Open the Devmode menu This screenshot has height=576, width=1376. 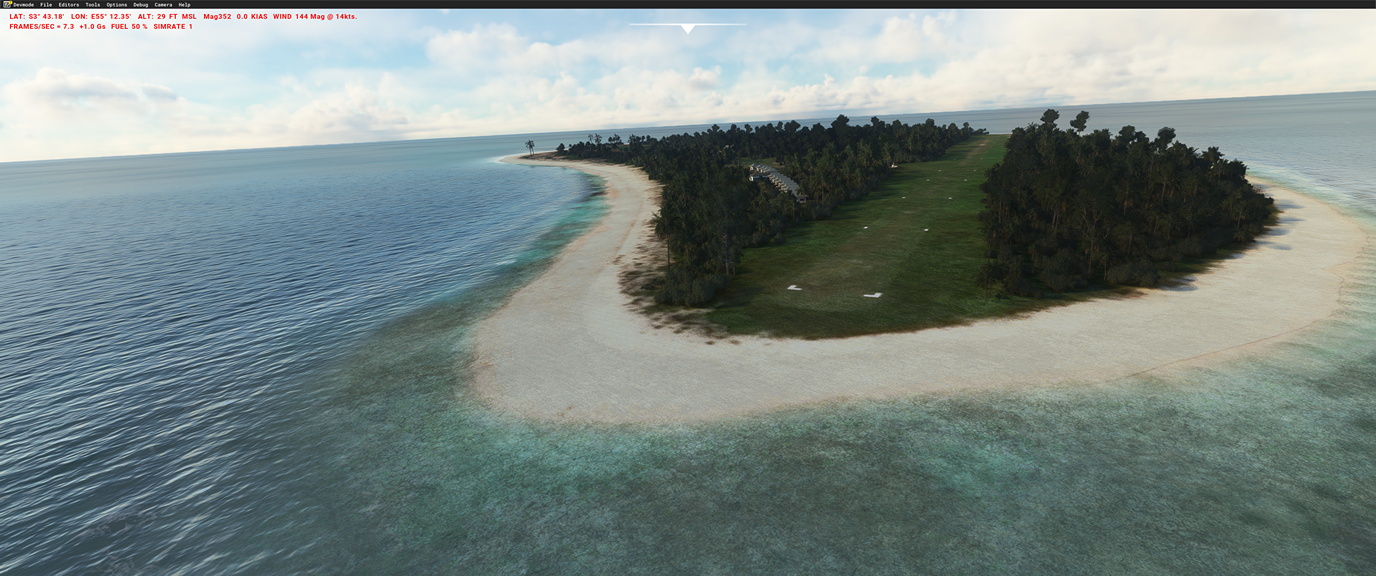tap(23, 5)
